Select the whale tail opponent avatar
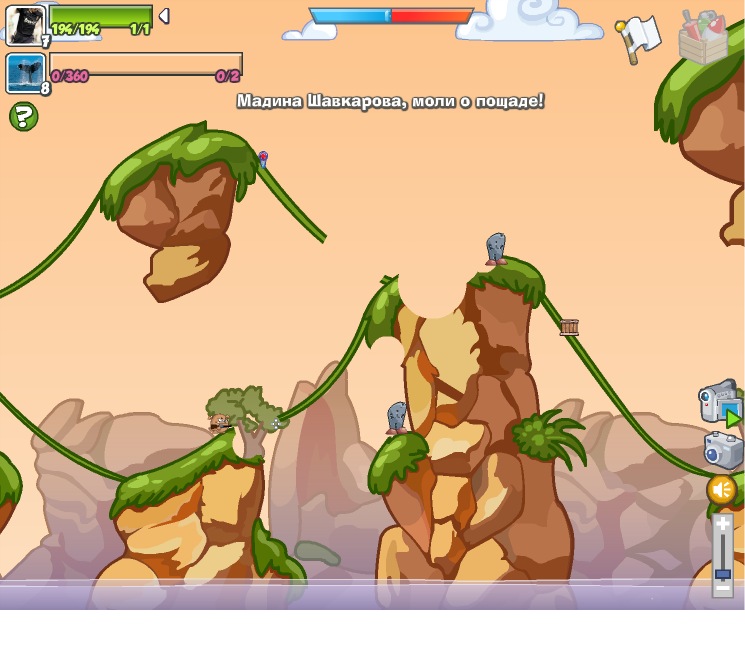This screenshot has width=745, height=650. coord(25,73)
